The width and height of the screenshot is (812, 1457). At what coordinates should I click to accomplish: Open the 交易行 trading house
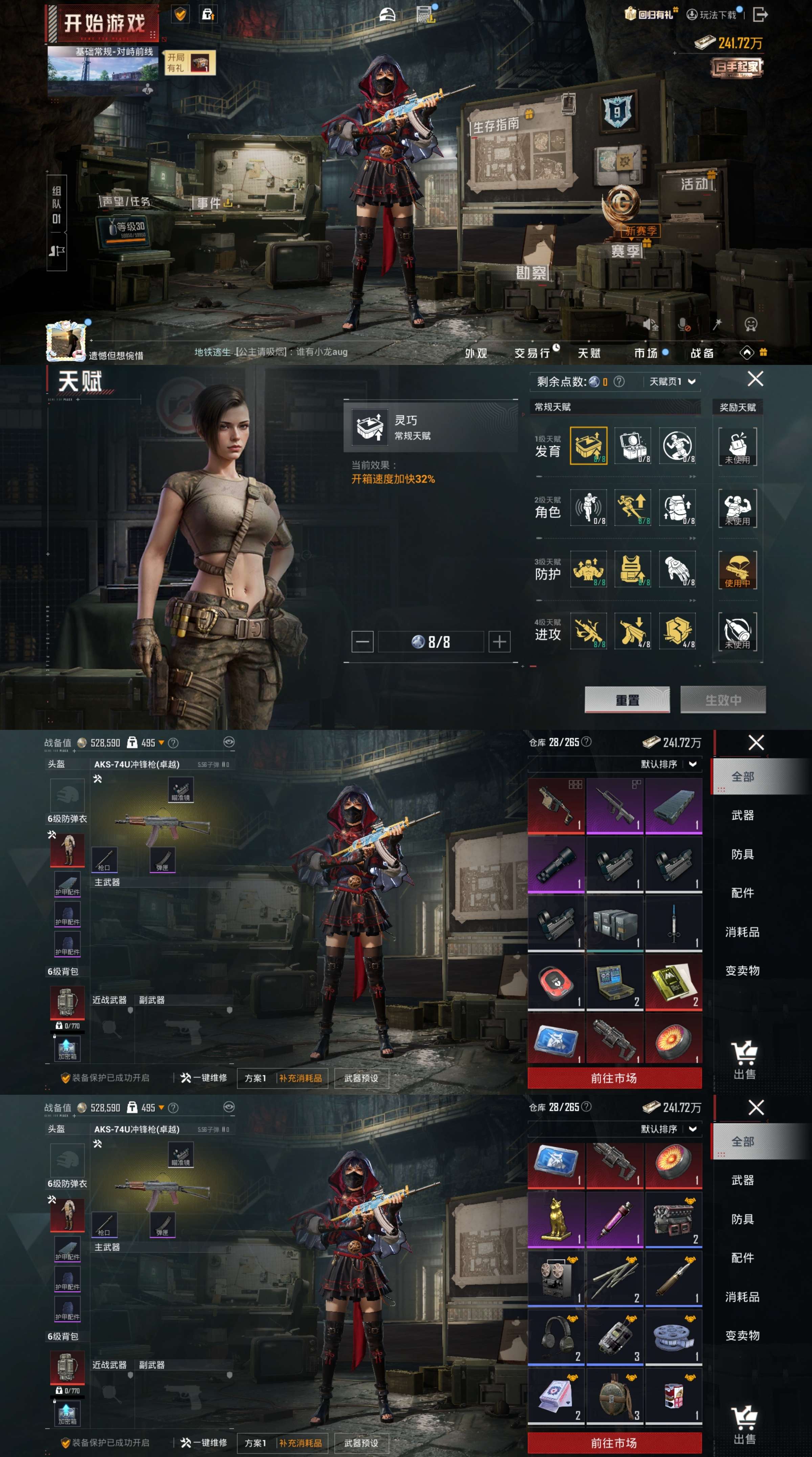(x=533, y=353)
